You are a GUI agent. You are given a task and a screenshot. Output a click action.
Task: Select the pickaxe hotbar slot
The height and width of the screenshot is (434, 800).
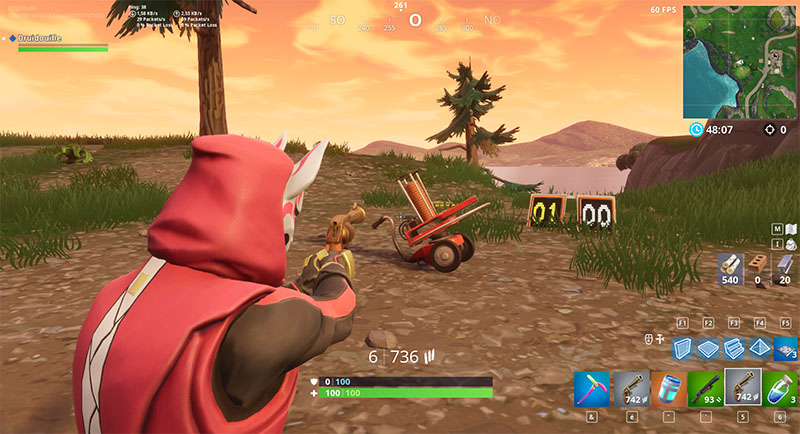click(591, 388)
